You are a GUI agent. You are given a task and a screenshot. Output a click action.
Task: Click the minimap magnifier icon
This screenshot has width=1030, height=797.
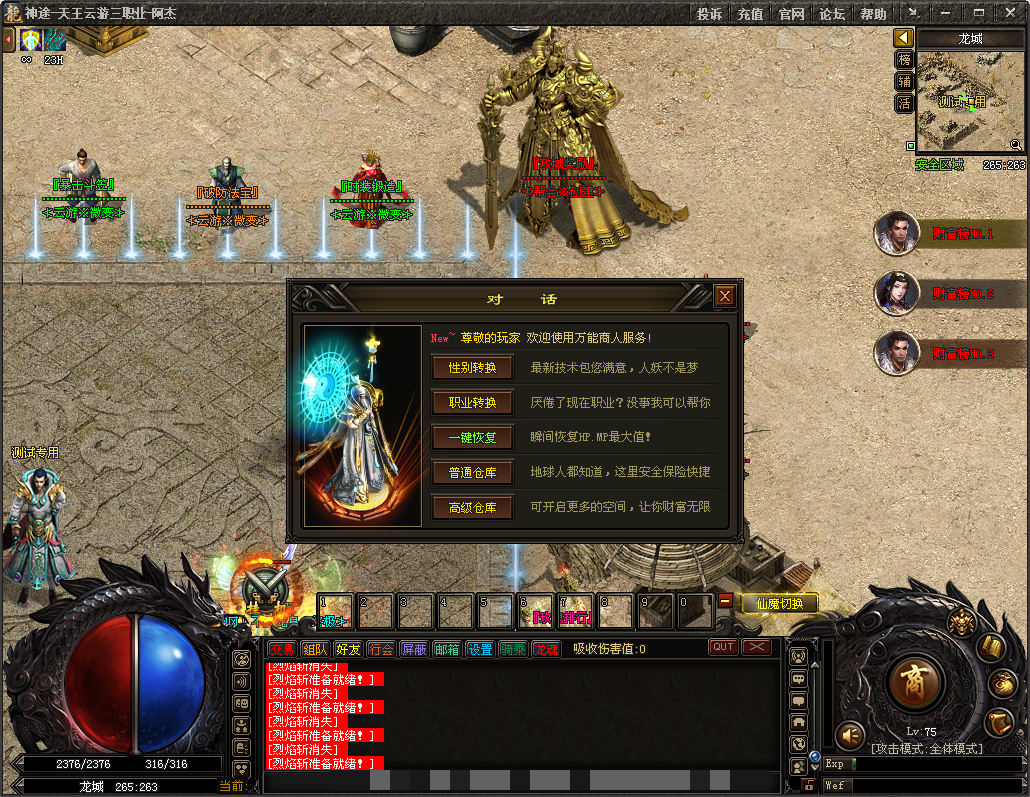[x=1016, y=145]
